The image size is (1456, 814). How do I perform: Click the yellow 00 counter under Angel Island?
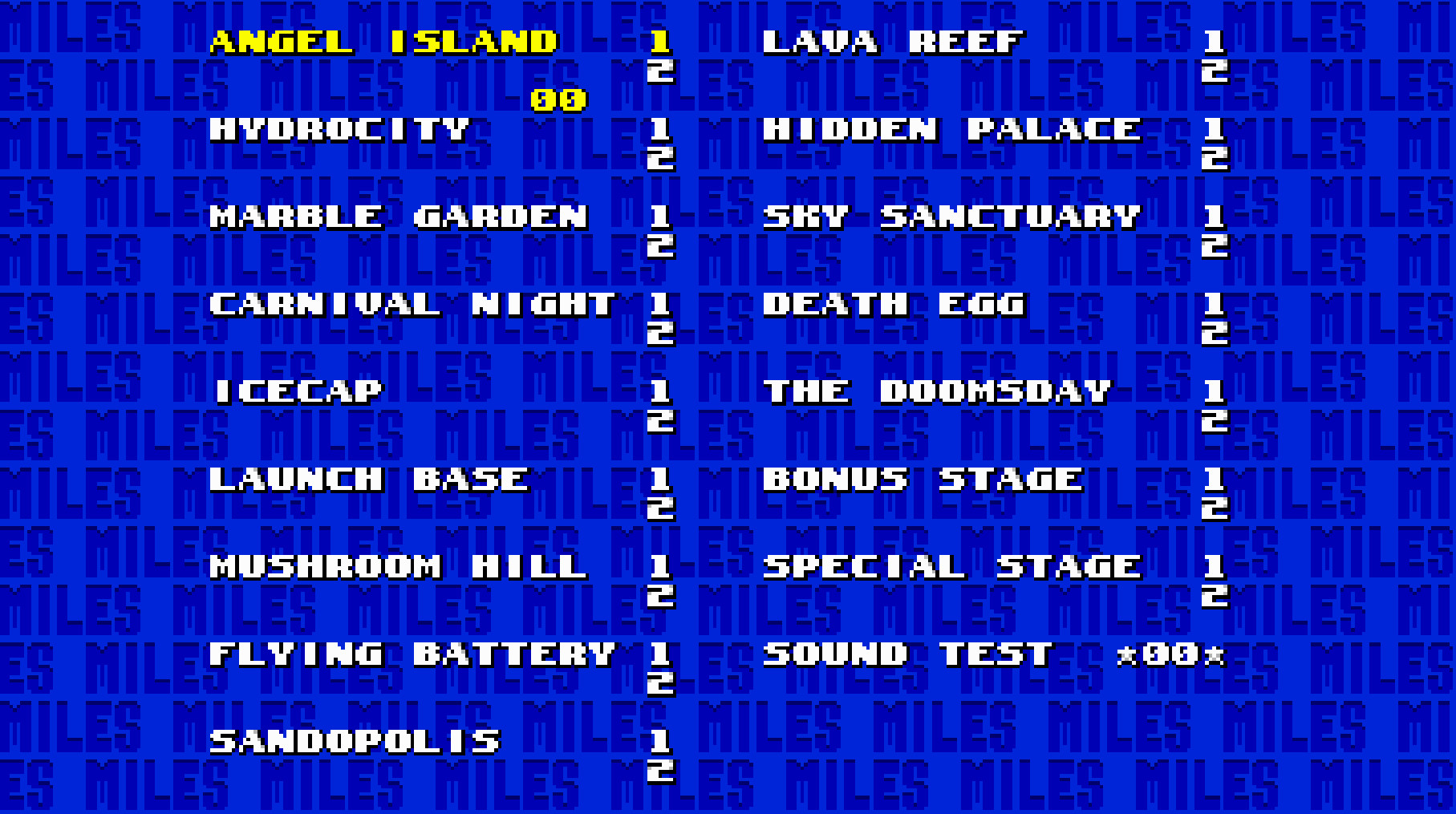[x=557, y=102]
